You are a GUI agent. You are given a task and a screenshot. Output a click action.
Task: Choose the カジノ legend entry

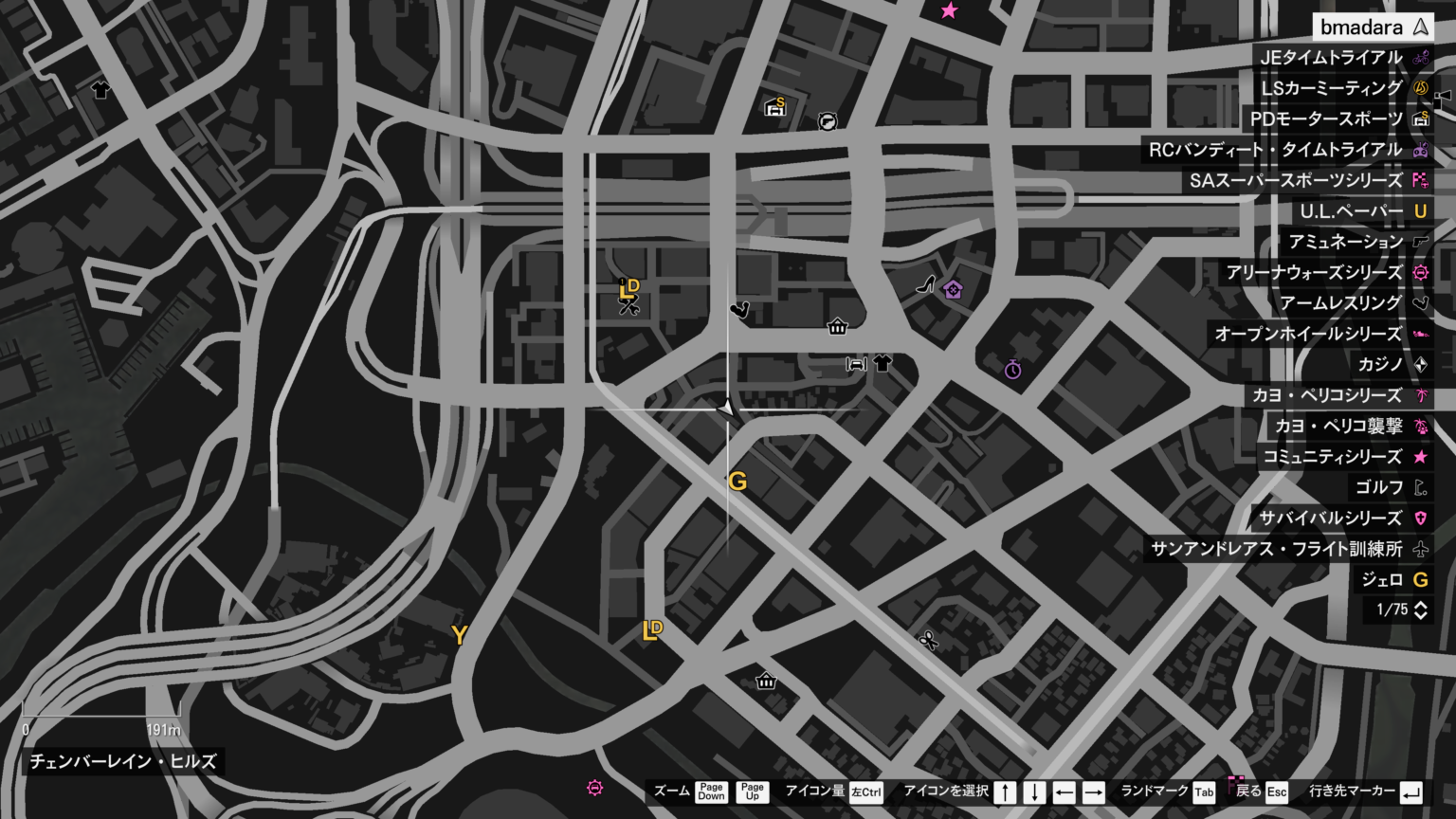coord(1379,365)
